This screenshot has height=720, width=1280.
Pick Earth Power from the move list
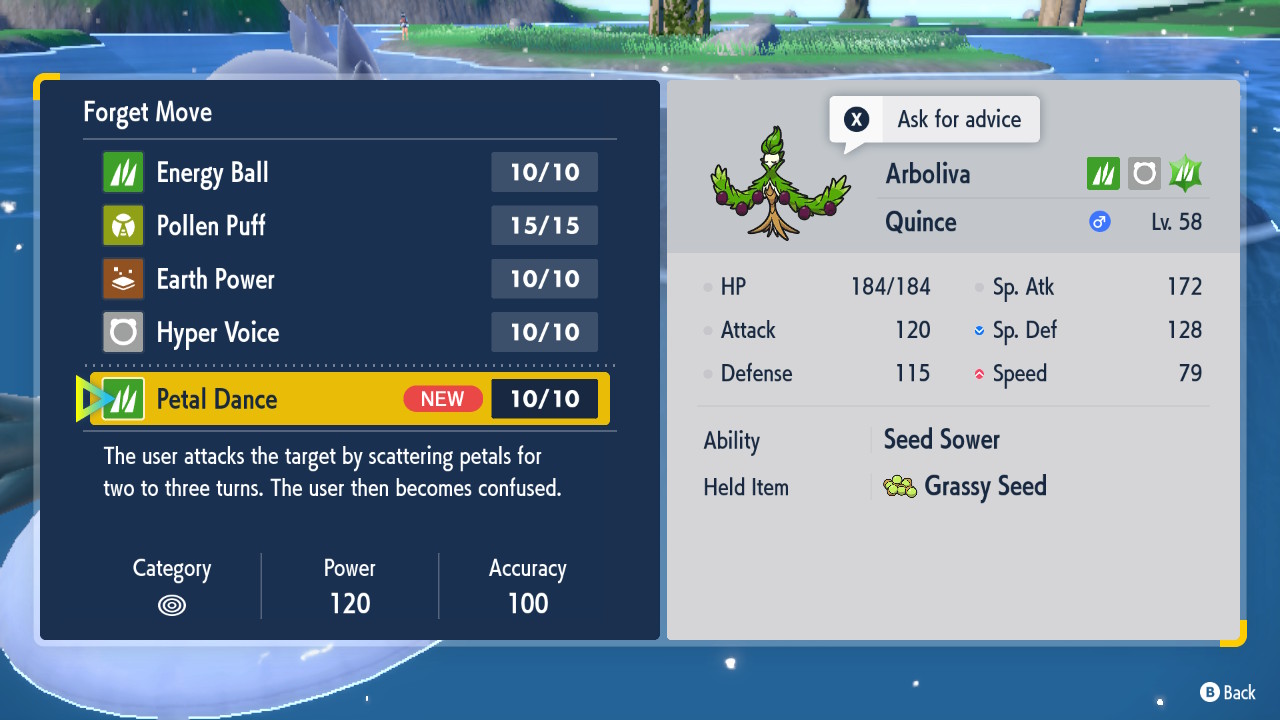point(349,279)
